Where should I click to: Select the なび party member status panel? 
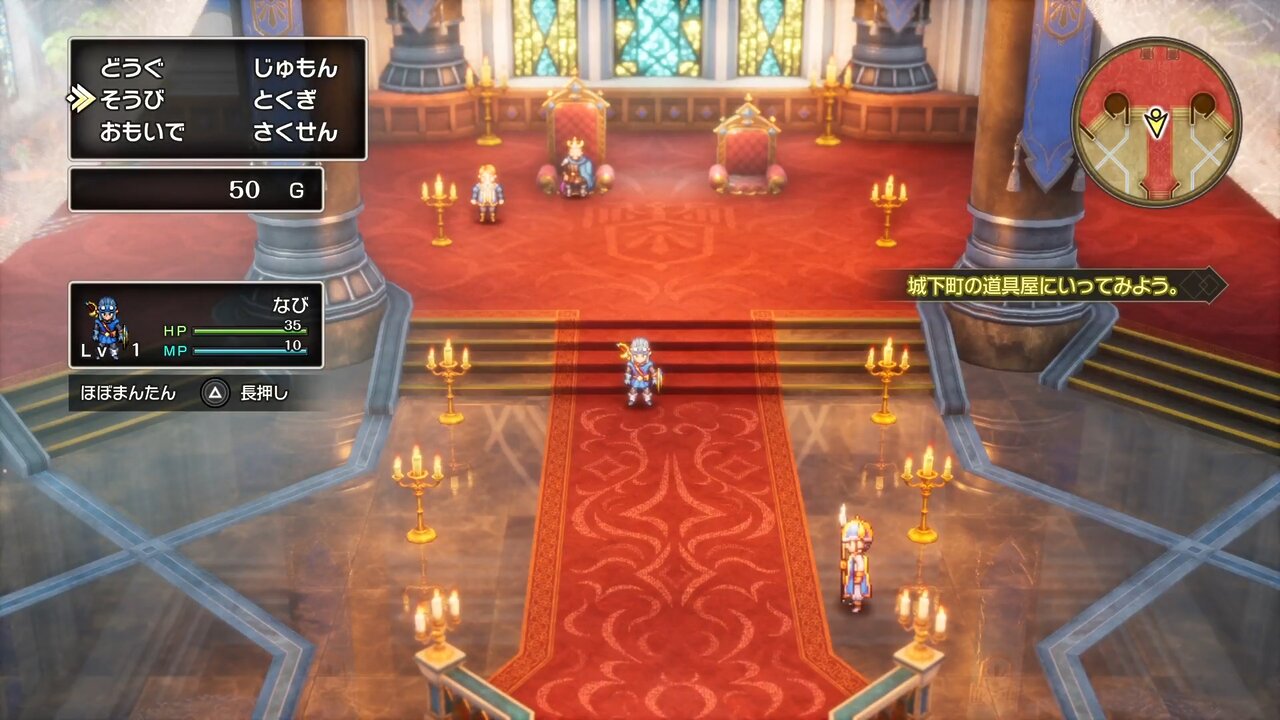click(x=196, y=325)
